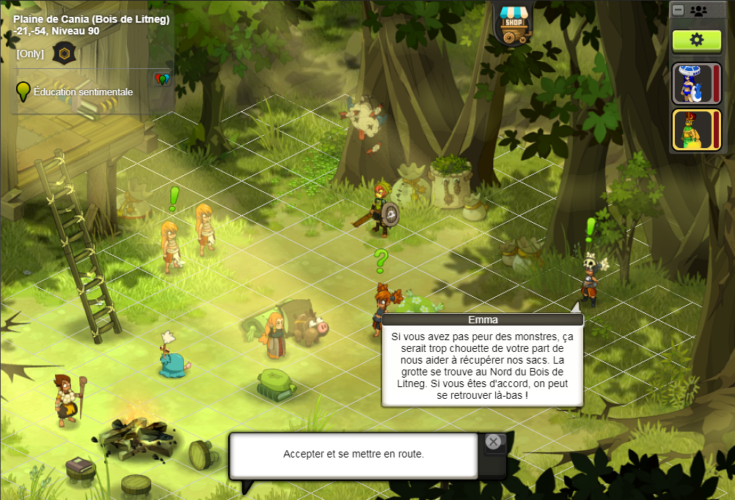
Task: Click the hexagon alliance emblem icon
Action: [x=63, y=54]
